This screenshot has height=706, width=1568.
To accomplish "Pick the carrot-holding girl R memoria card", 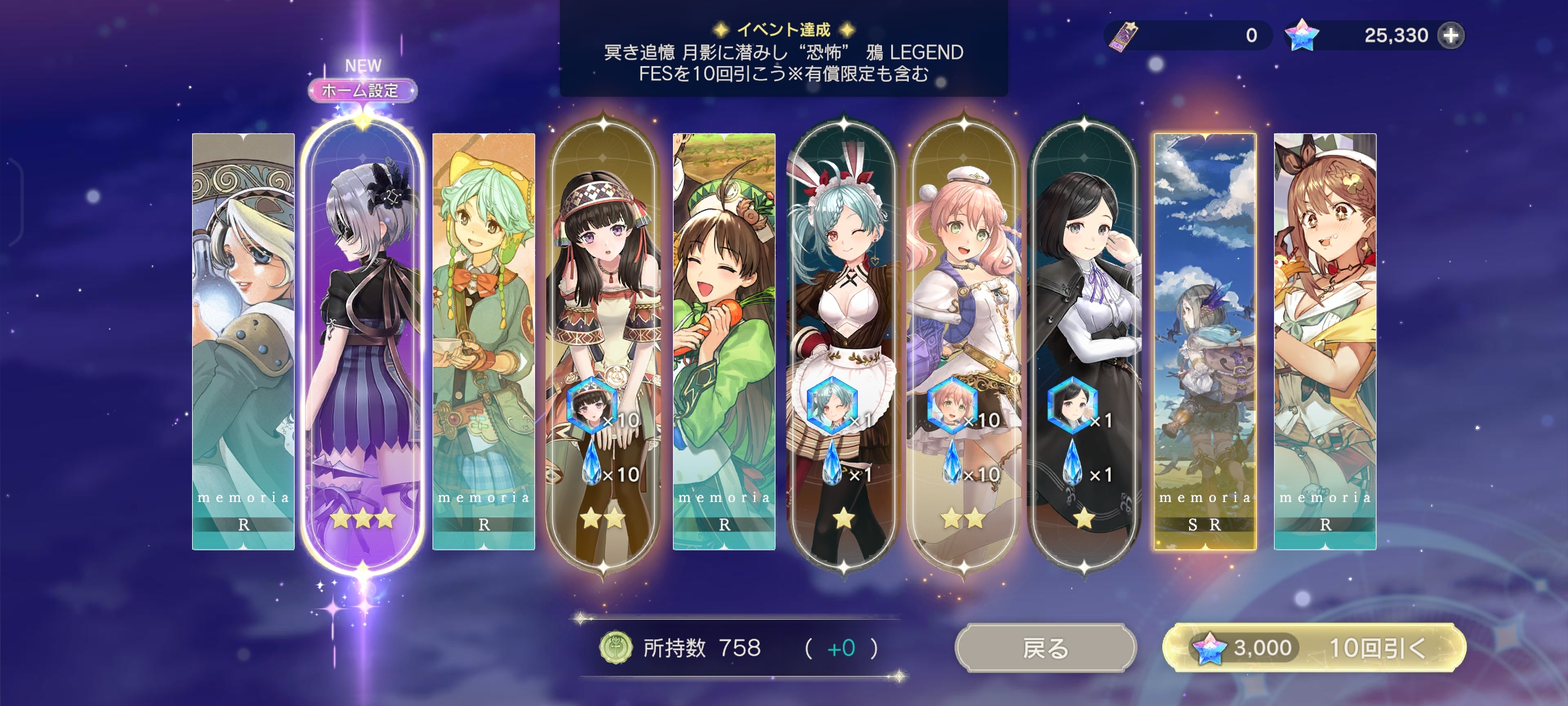I will pos(724,340).
